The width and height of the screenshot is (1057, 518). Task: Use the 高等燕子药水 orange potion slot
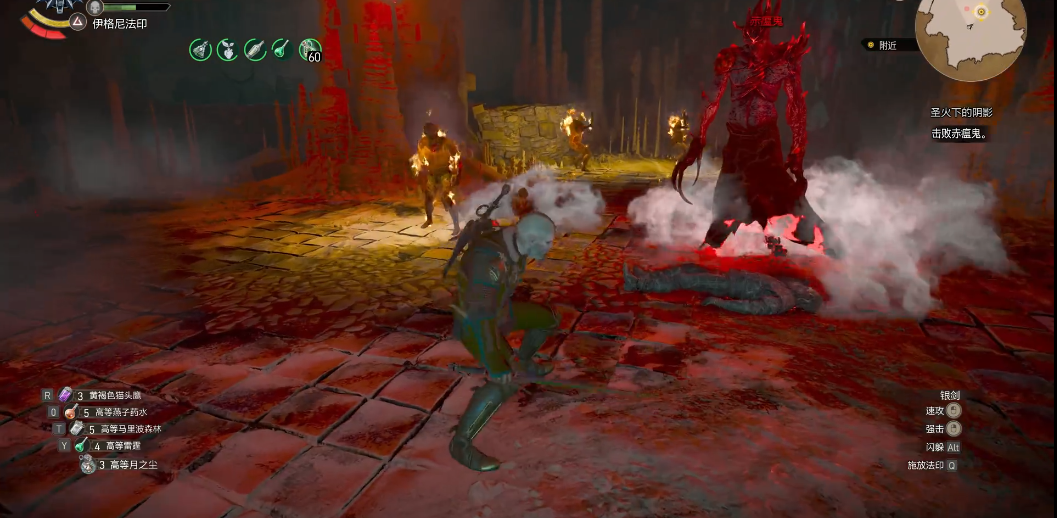[x=71, y=412]
